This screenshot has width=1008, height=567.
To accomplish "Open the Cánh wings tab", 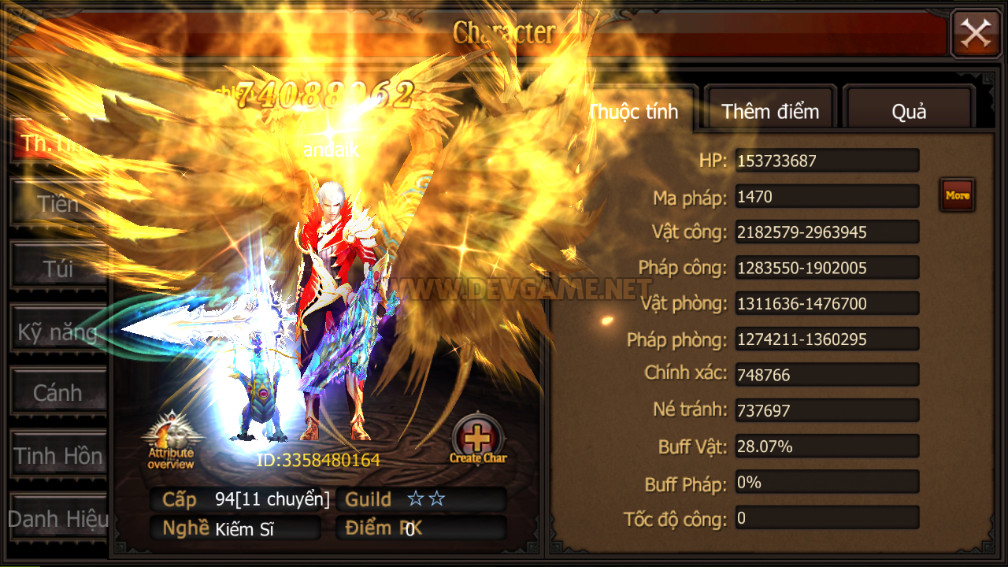I will pos(58,393).
